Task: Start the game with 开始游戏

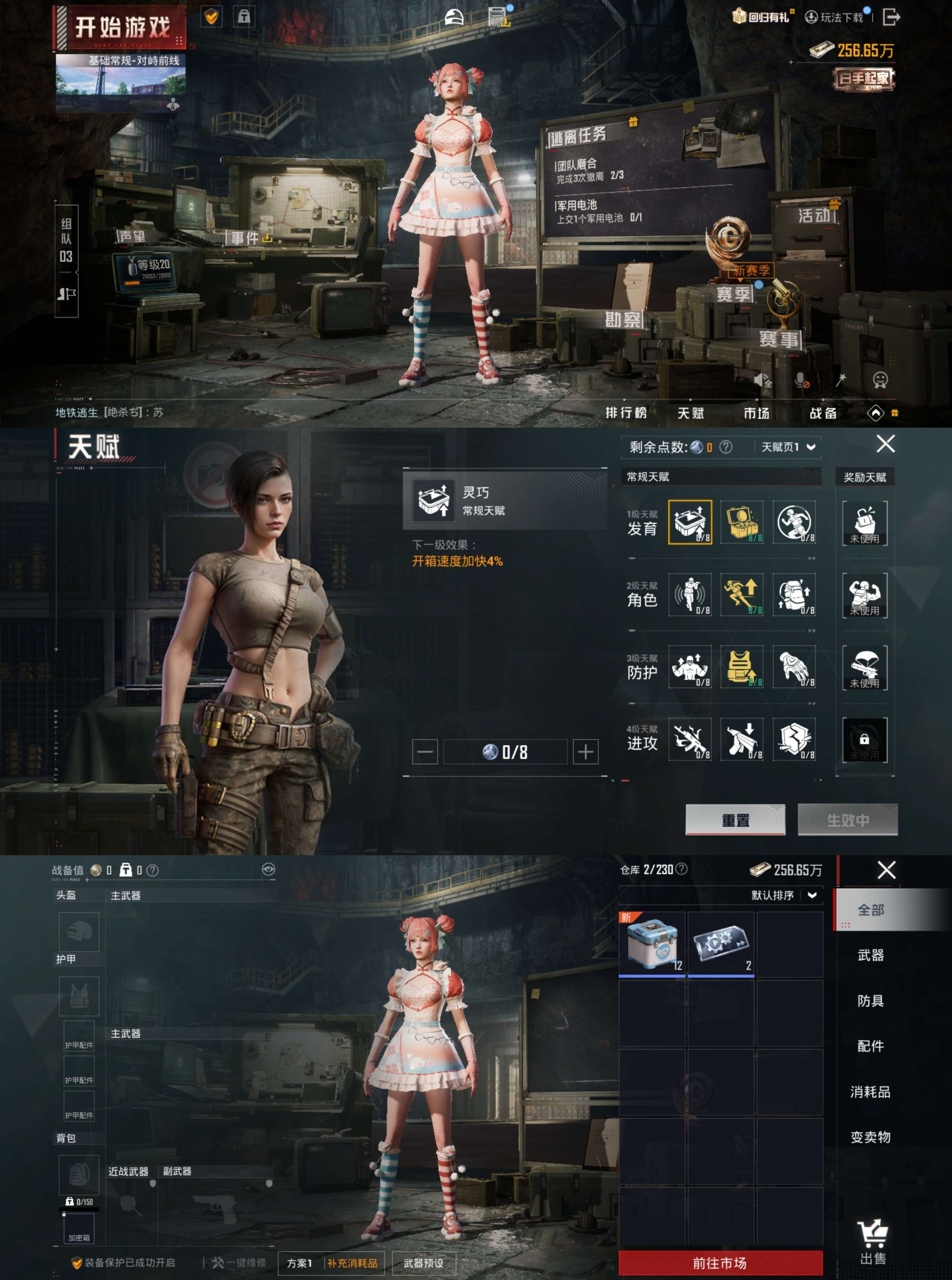Action: [x=122, y=28]
